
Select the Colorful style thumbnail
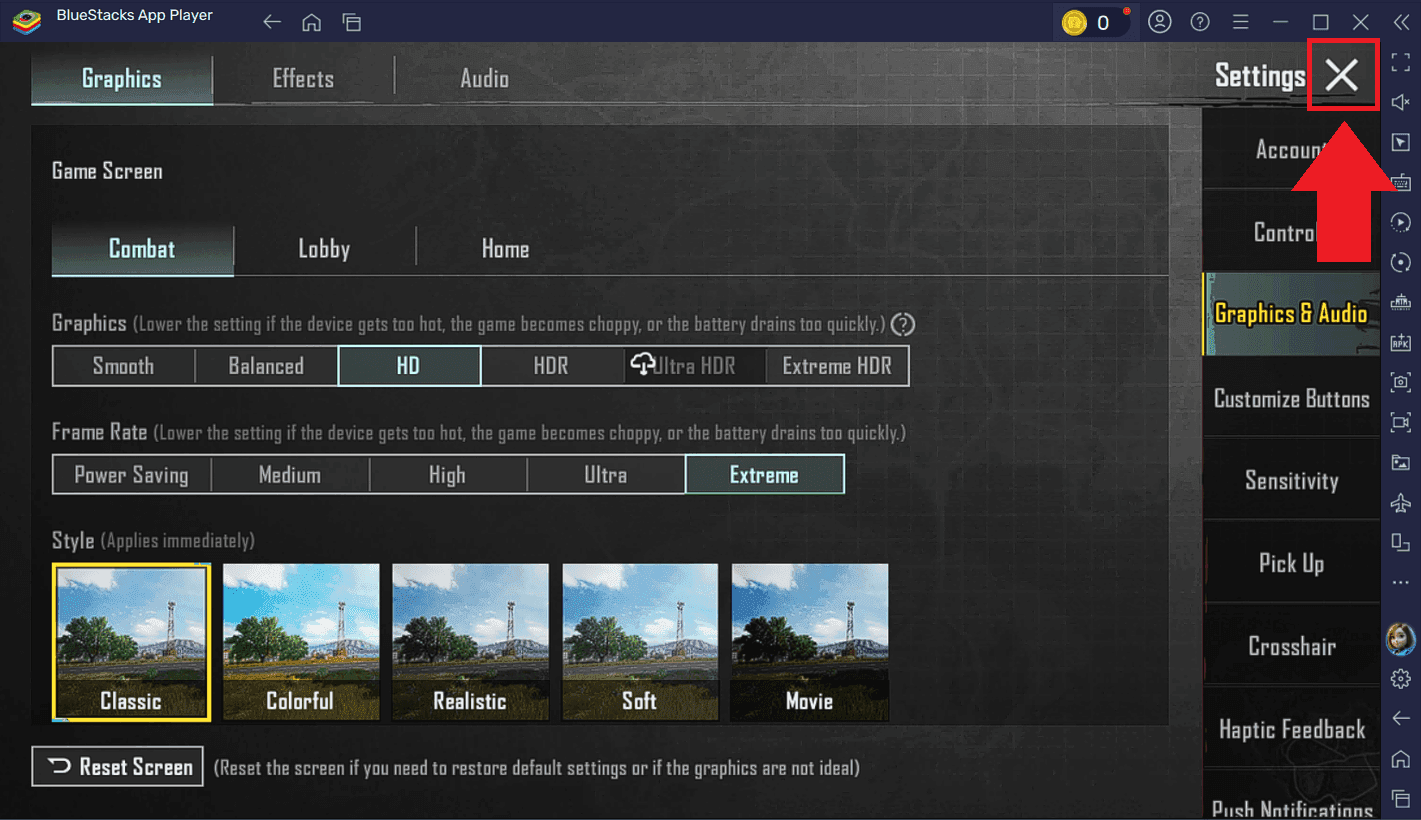301,642
